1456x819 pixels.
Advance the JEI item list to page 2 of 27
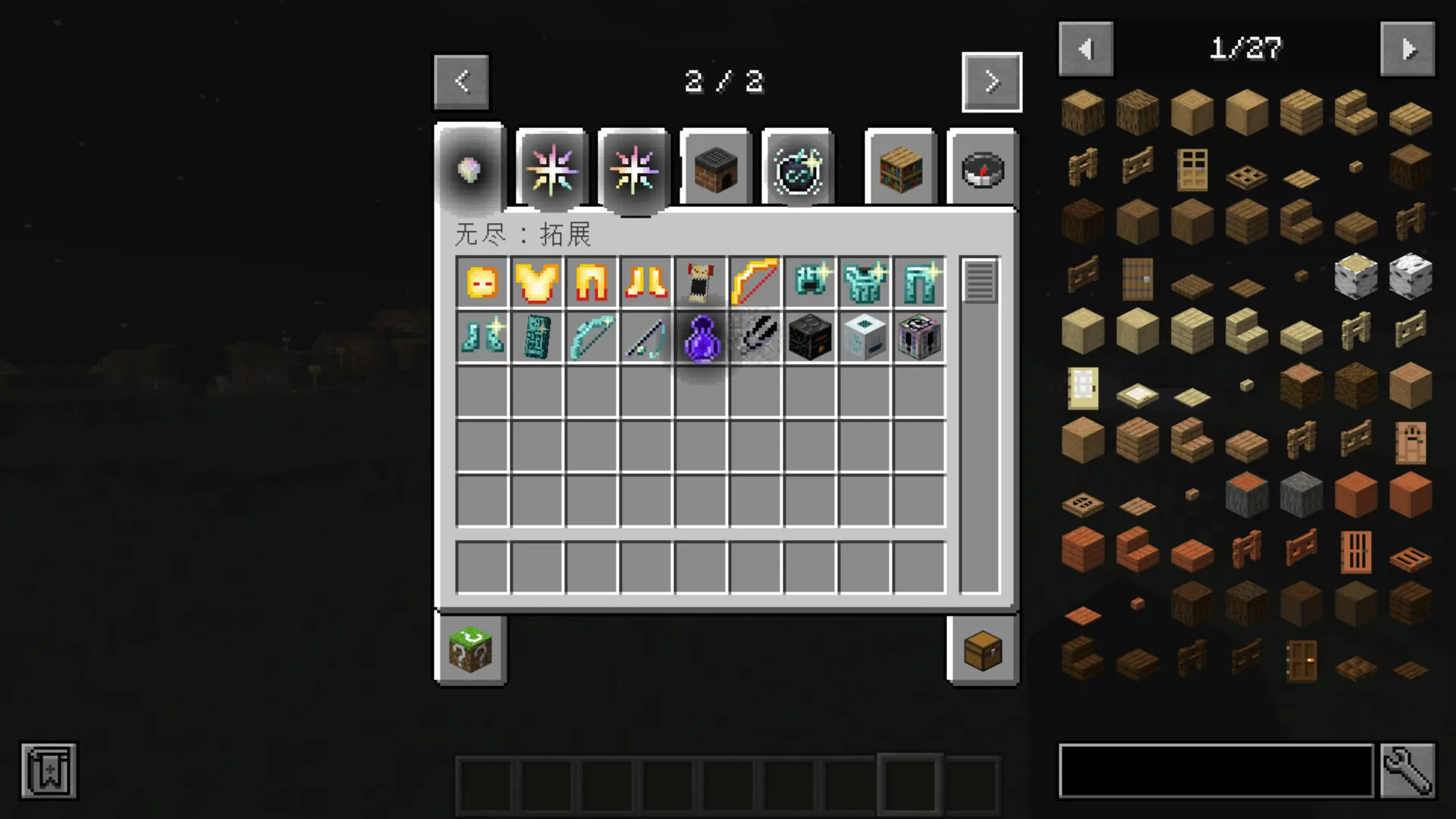point(1408,49)
